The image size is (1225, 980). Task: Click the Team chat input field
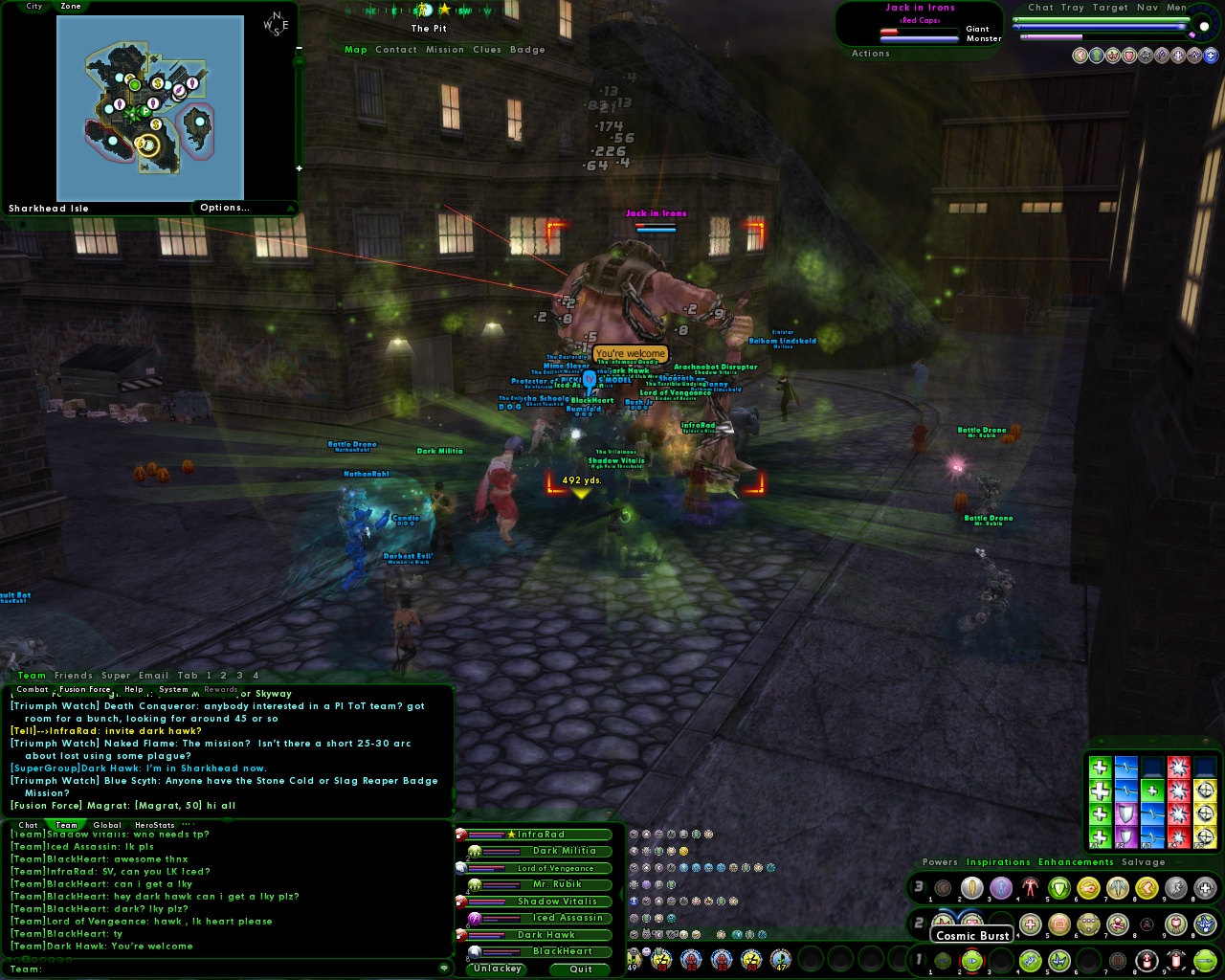click(191, 969)
